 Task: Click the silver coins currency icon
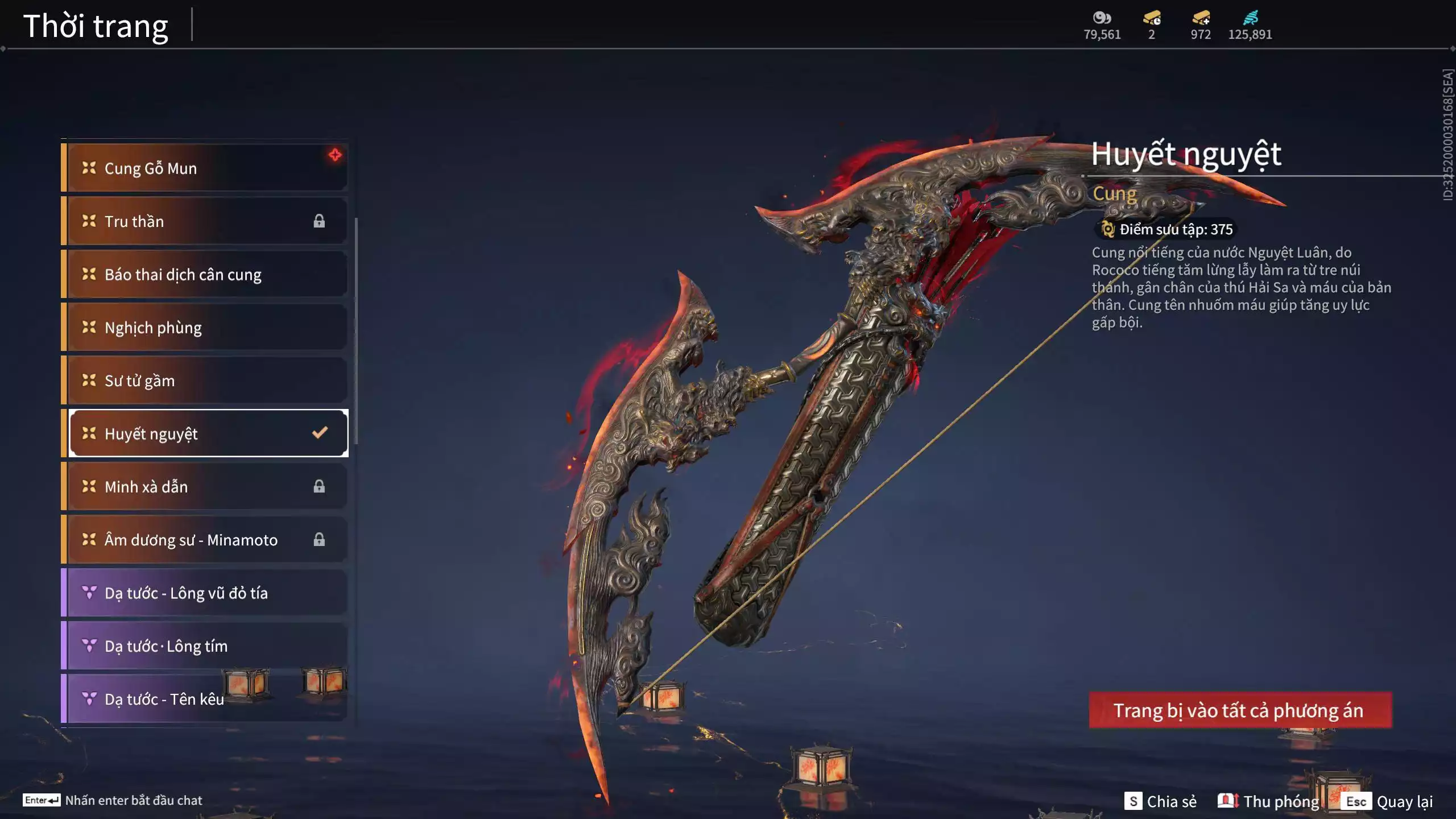tap(1102, 18)
